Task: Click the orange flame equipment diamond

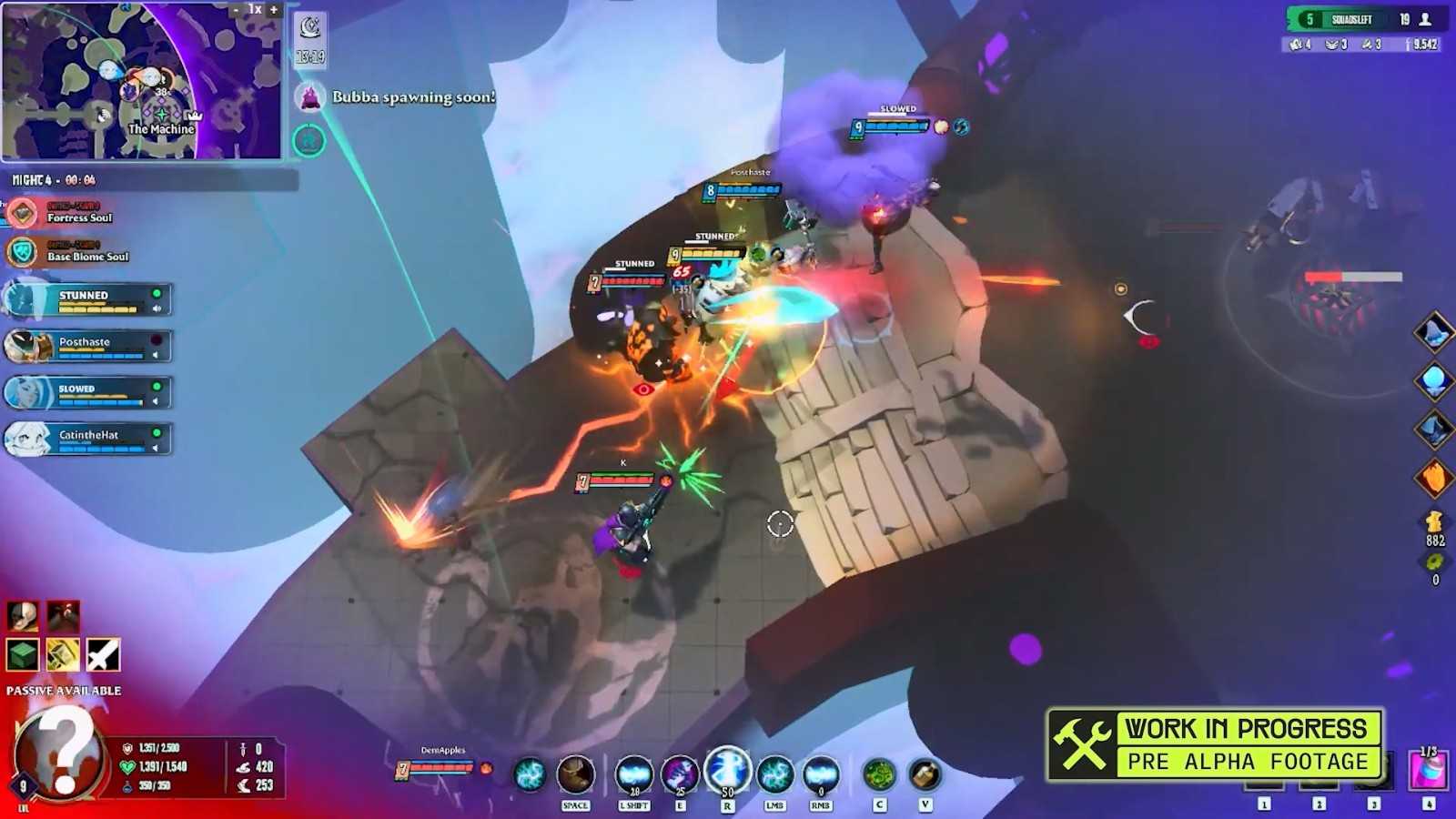Action: point(1434,477)
